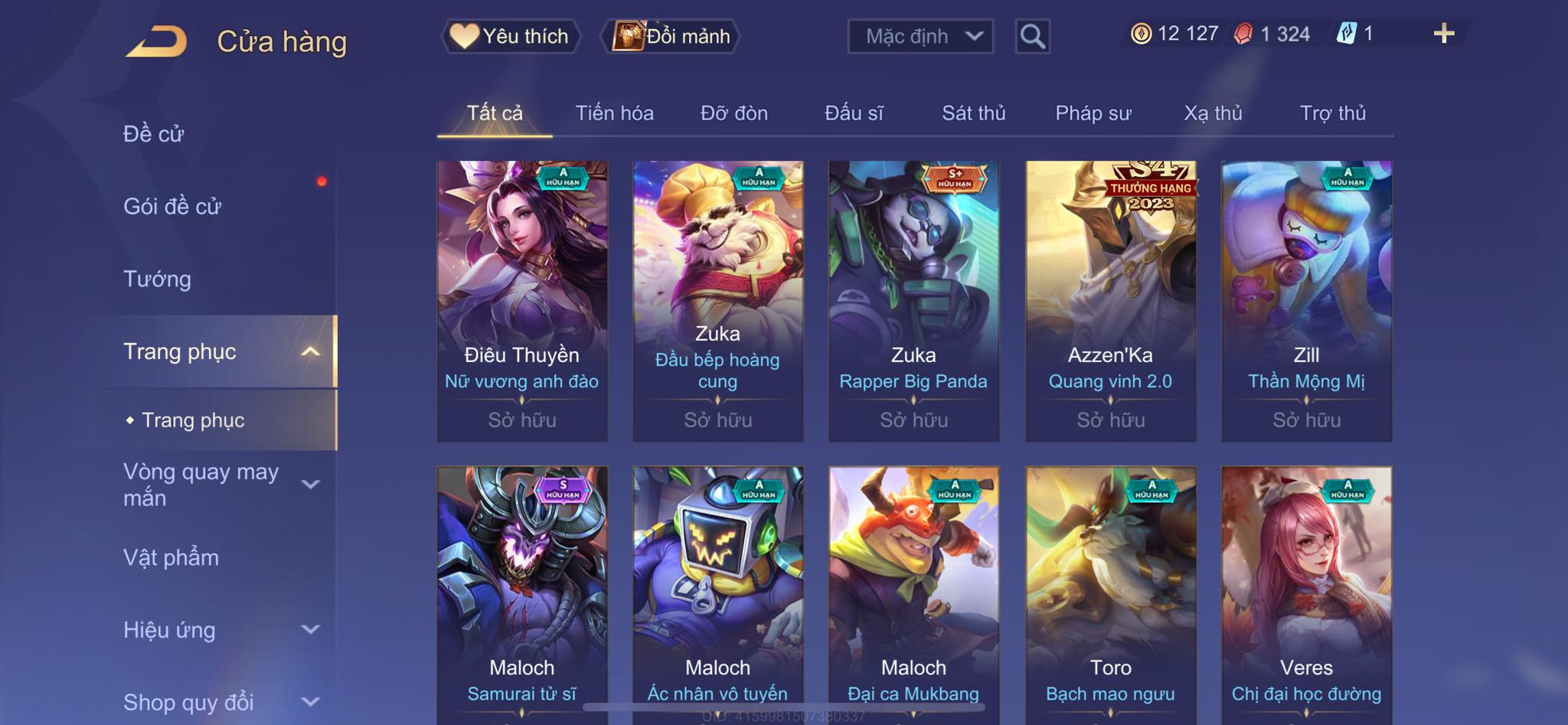Open the Đổi mảnh exchange
Viewport: 1568px width, 725px height.
[671, 36]
